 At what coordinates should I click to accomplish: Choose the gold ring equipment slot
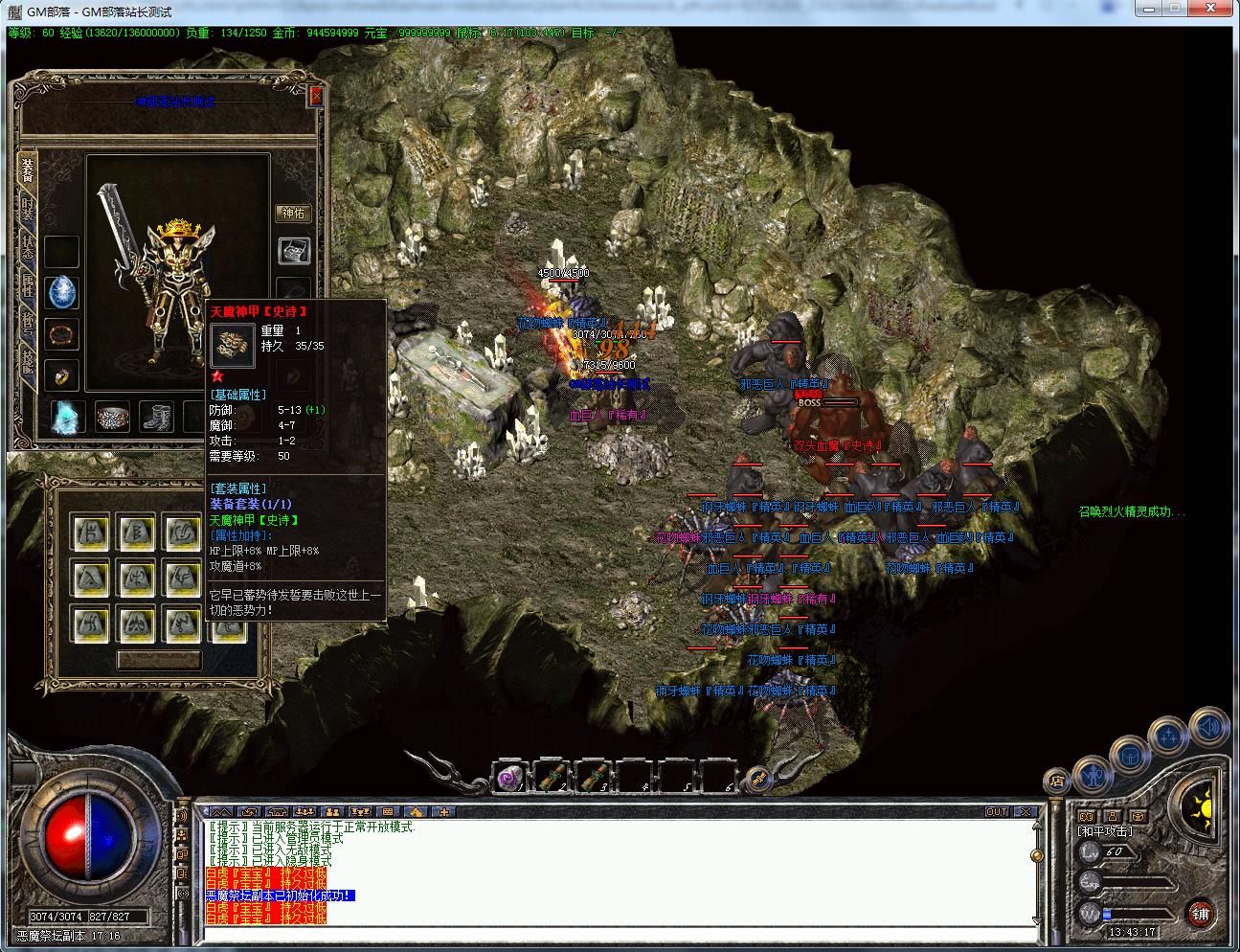pos(62,376)
